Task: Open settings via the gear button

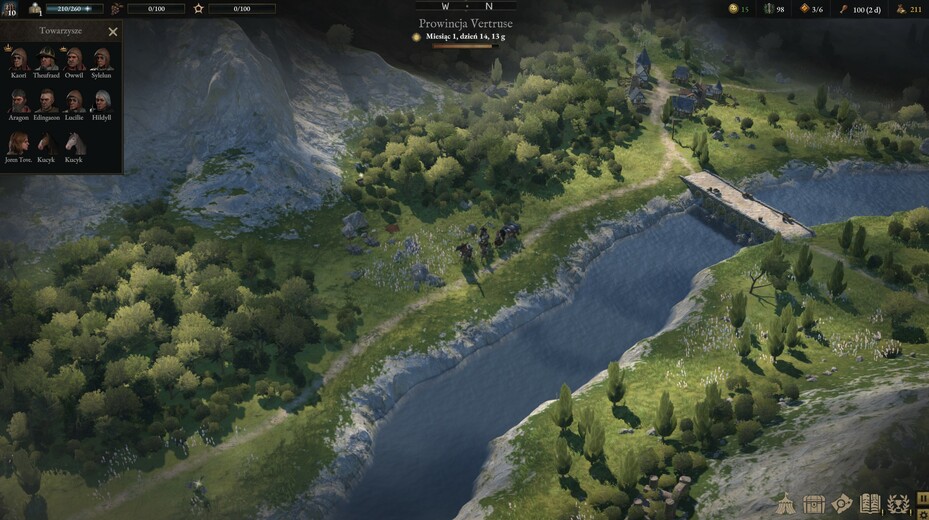Action: tap(922, 513)
